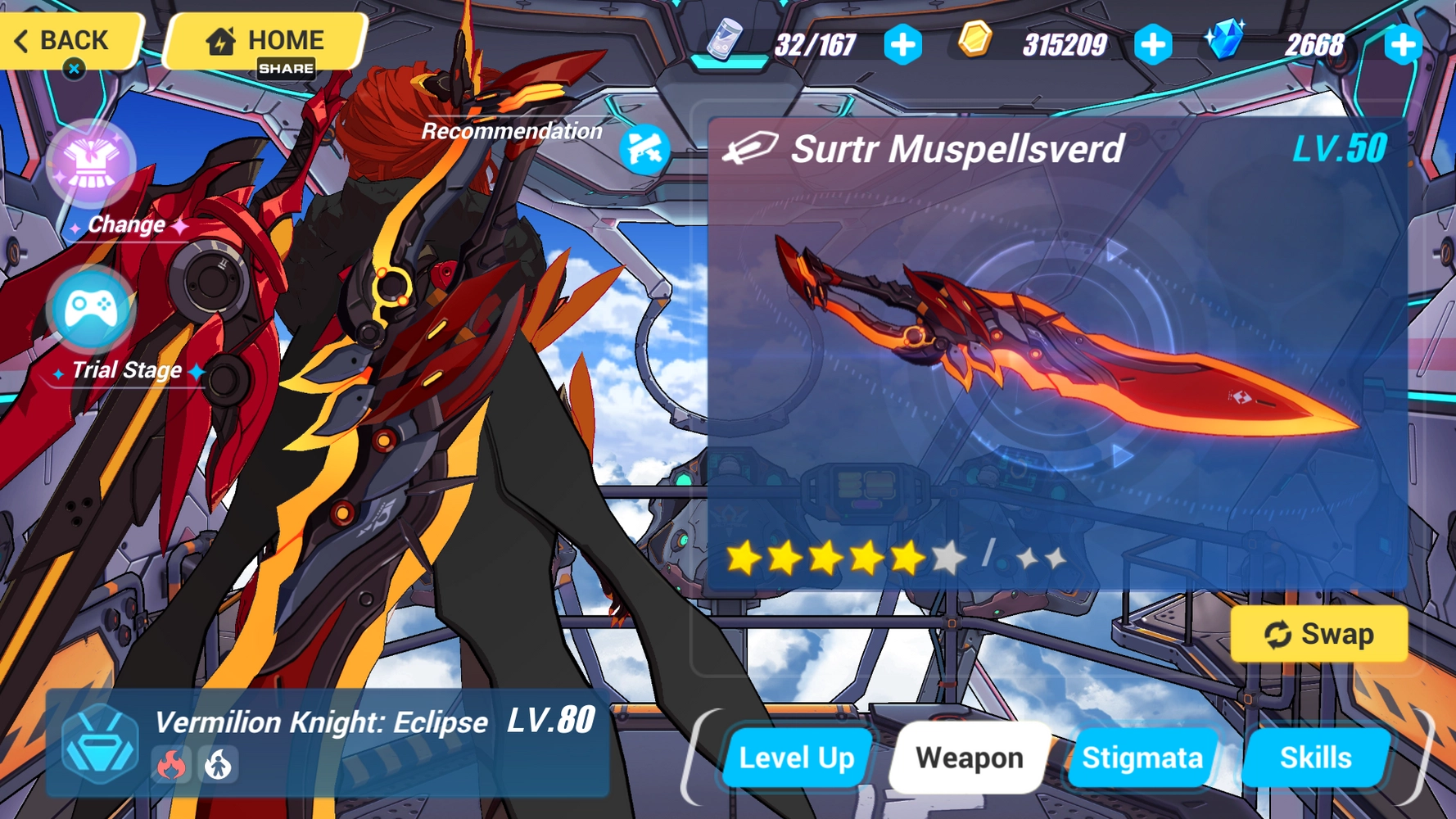The image size is (1456, 819).
Task: Switch to the Stigmata tab
Action: pyautogui.click(x=1142, y=757)
